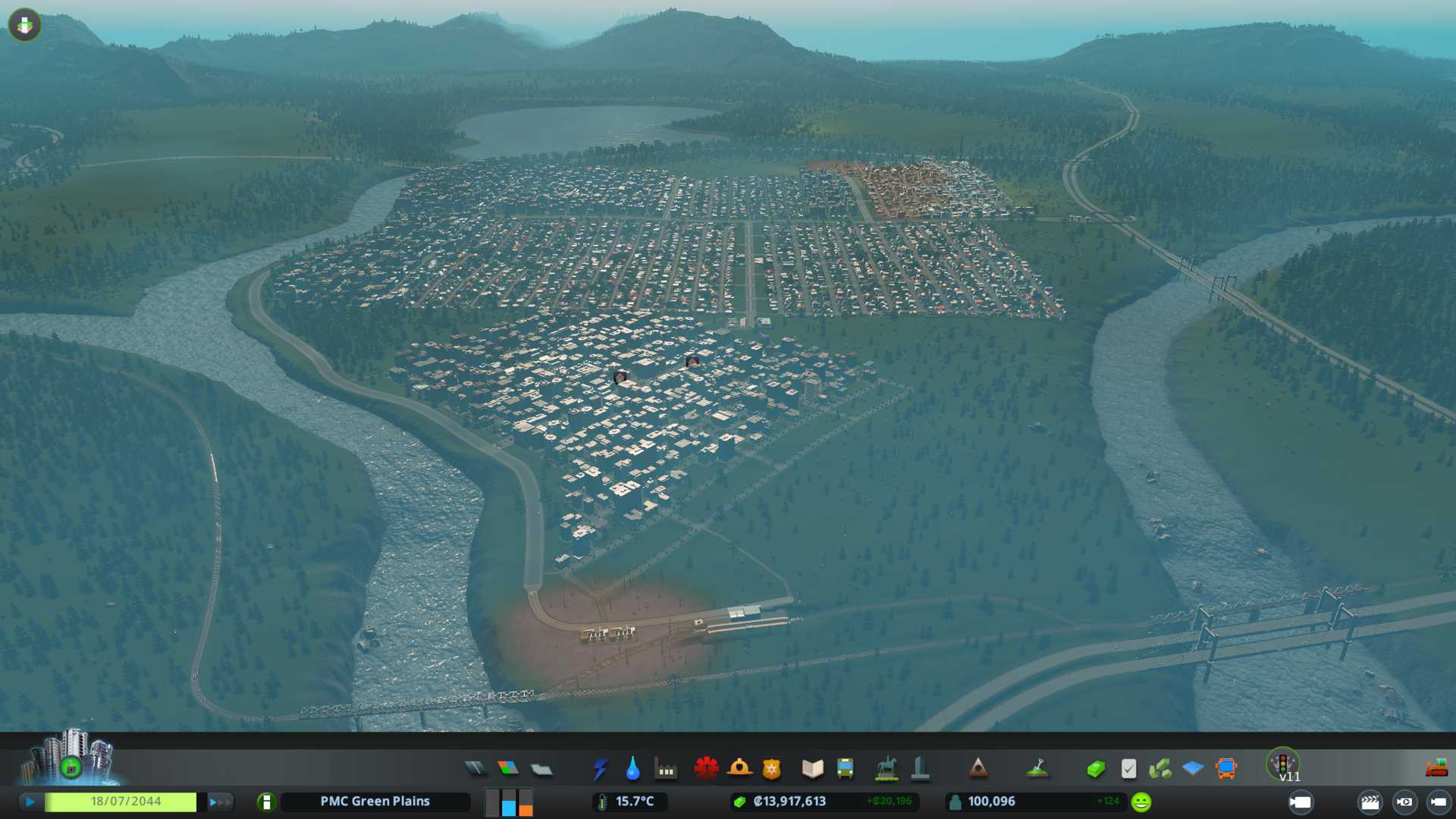This screenshot has height=819, width=1456.
Task: Open the Economy money panel
Action: 1095,769
